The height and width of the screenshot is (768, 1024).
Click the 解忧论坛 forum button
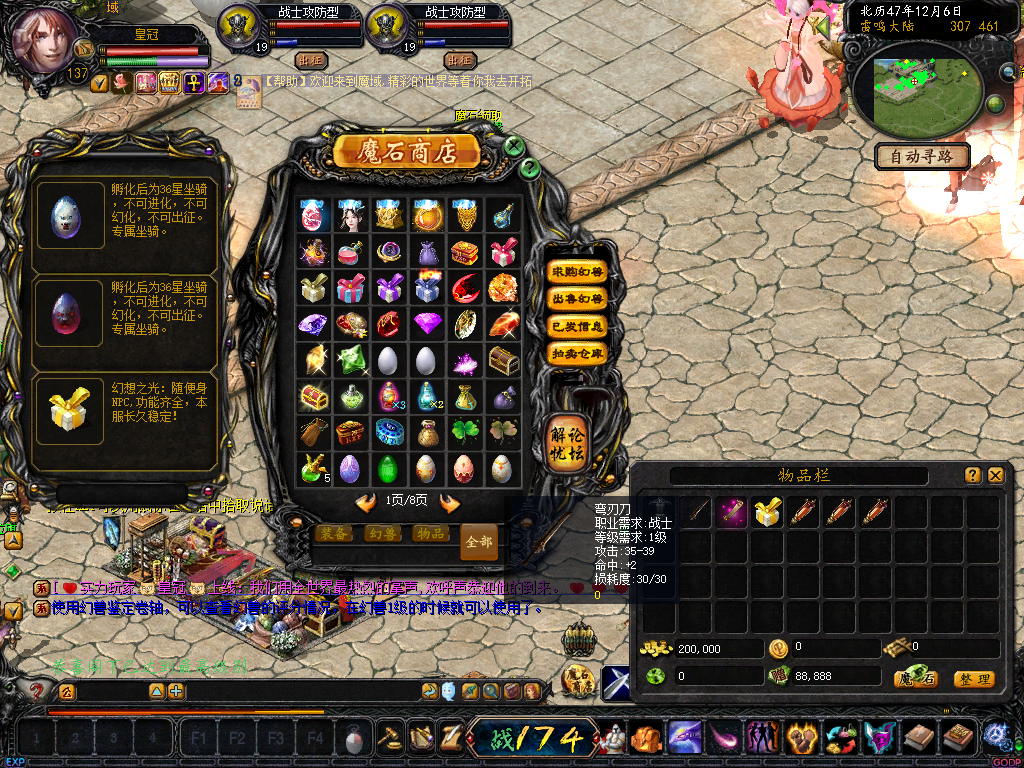click(568, 441)
